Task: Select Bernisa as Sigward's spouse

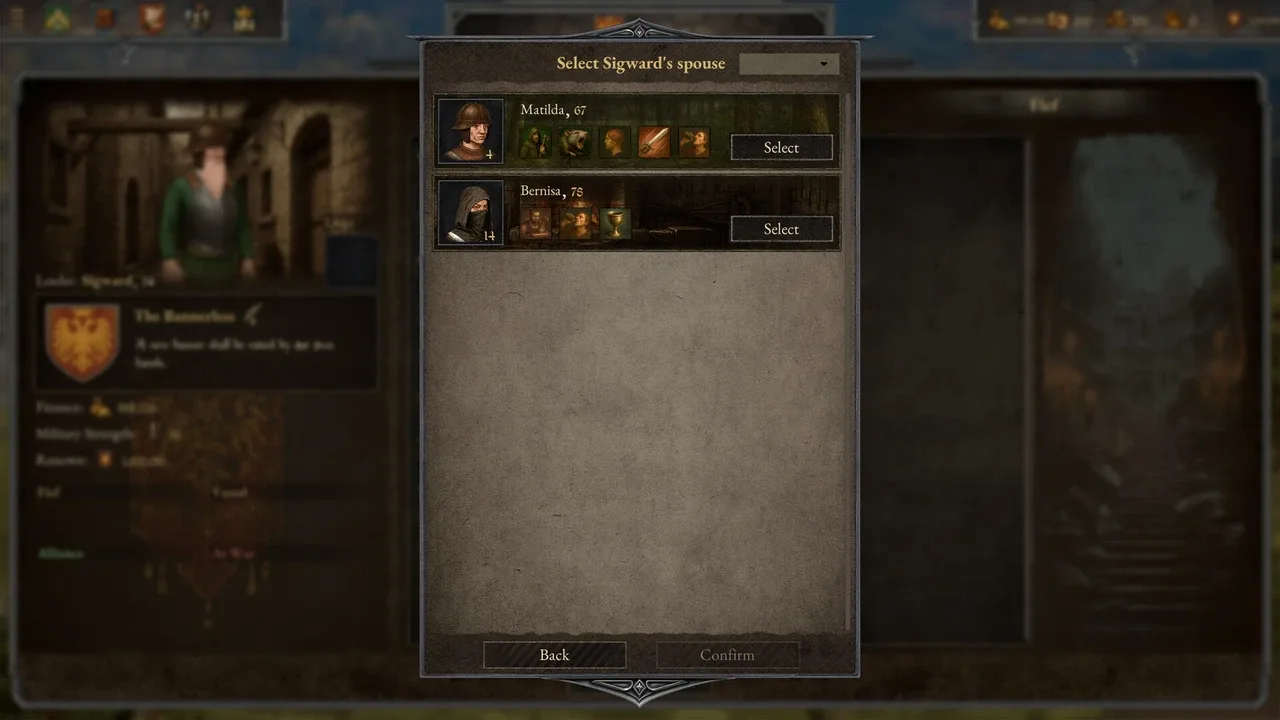Action: 781,229
